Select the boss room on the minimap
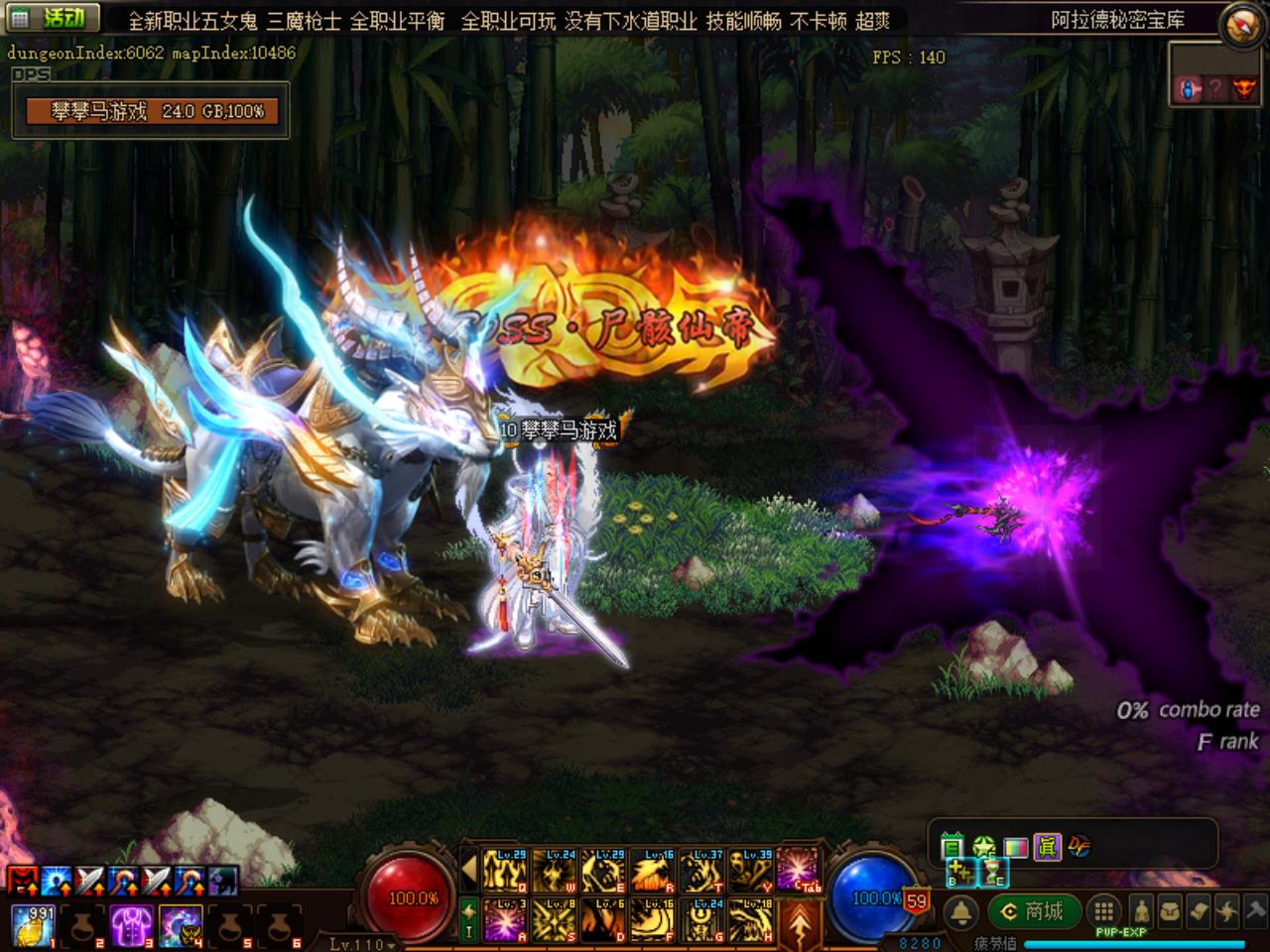The height and width of the screenshot is (952, 1270). tap(1242, 89)
